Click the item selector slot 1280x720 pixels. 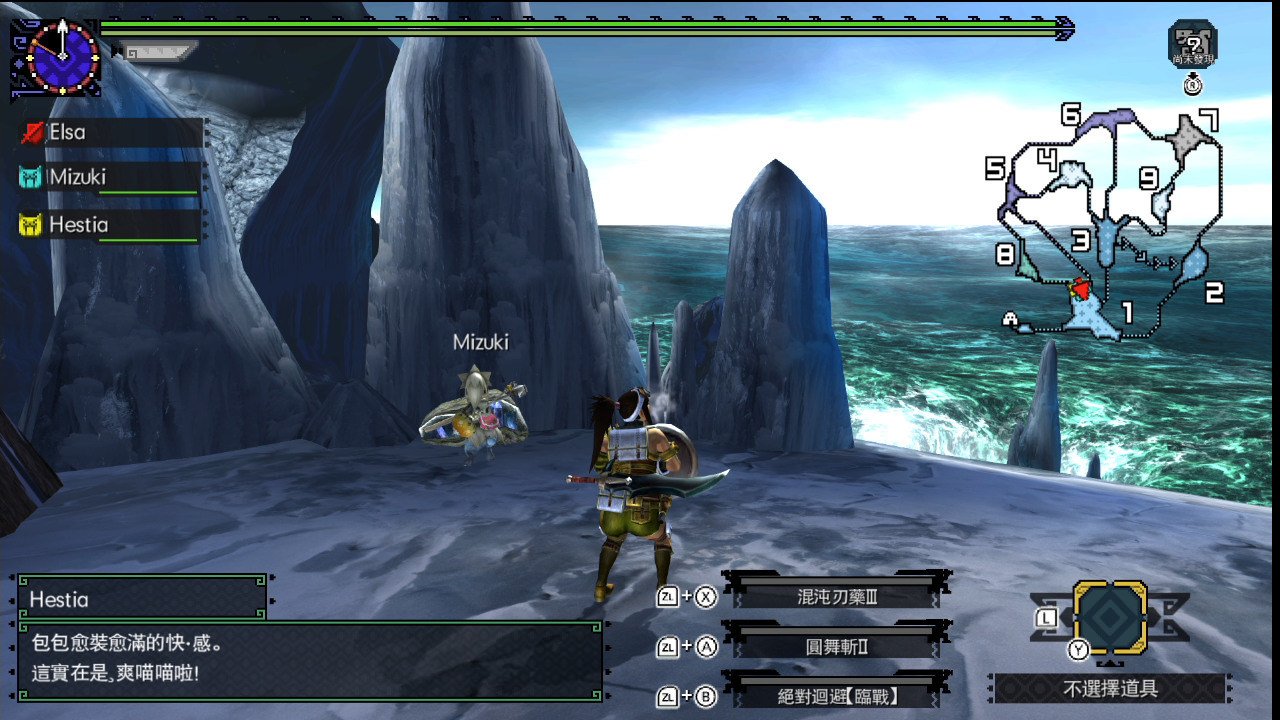click(1110, 618)
